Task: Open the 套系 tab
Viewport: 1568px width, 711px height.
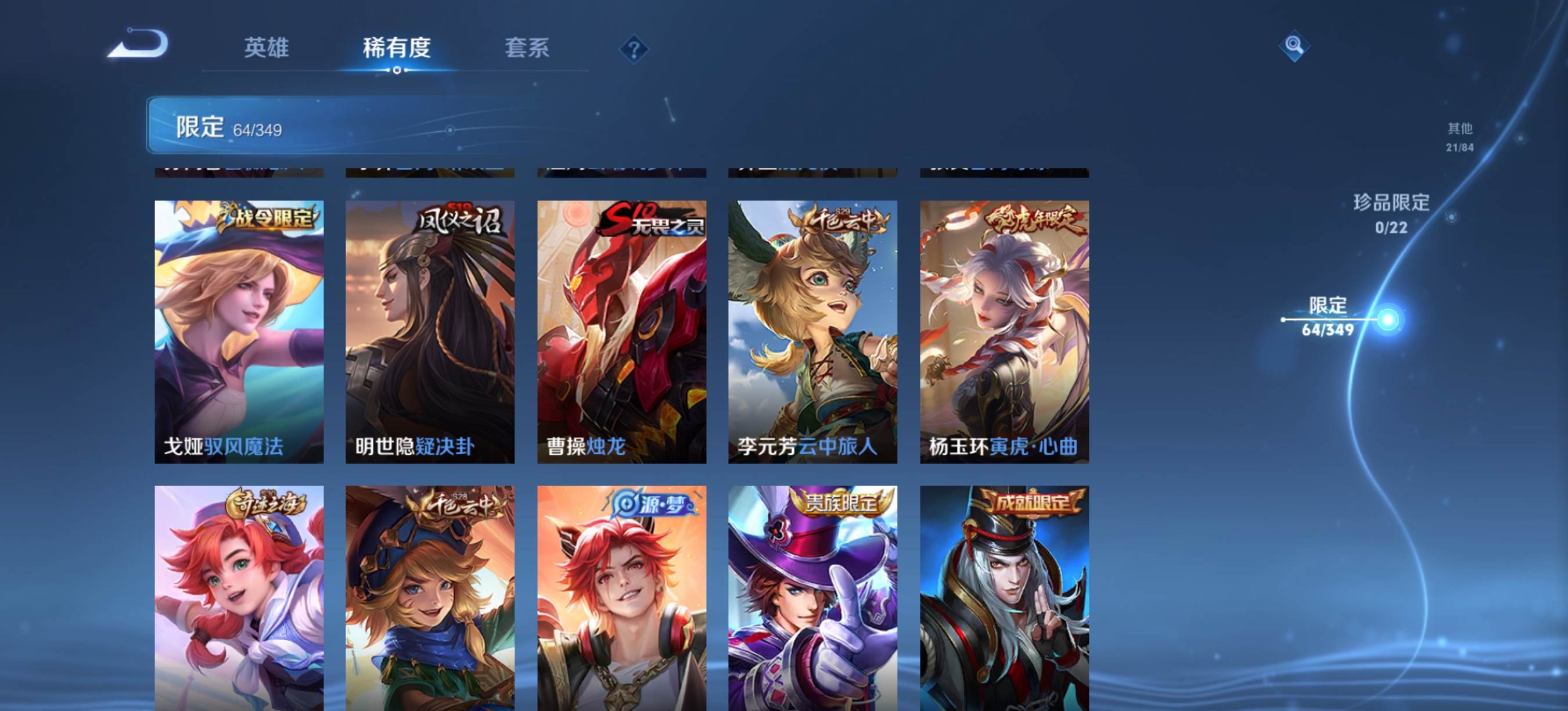Action: pos(527,48)
